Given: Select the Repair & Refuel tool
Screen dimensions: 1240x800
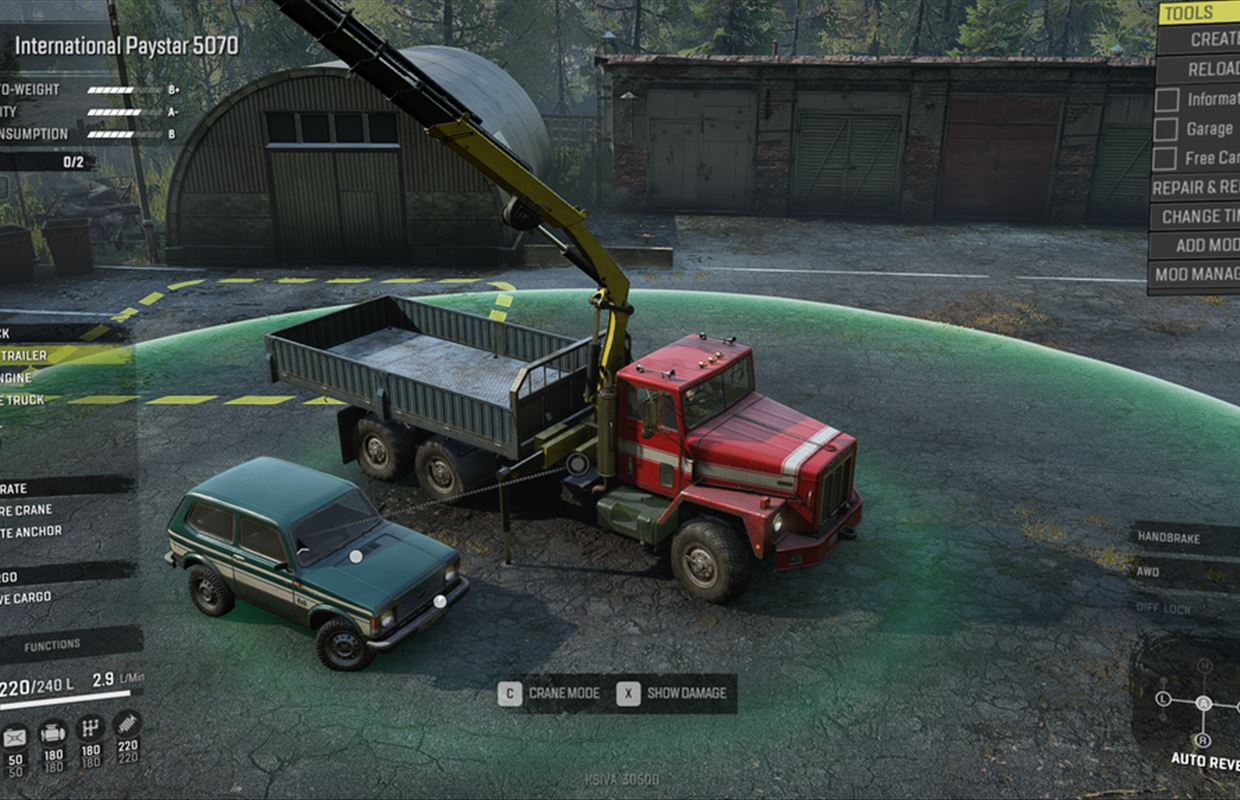Looking at the screenshot, I should [x=1195, y=187].
